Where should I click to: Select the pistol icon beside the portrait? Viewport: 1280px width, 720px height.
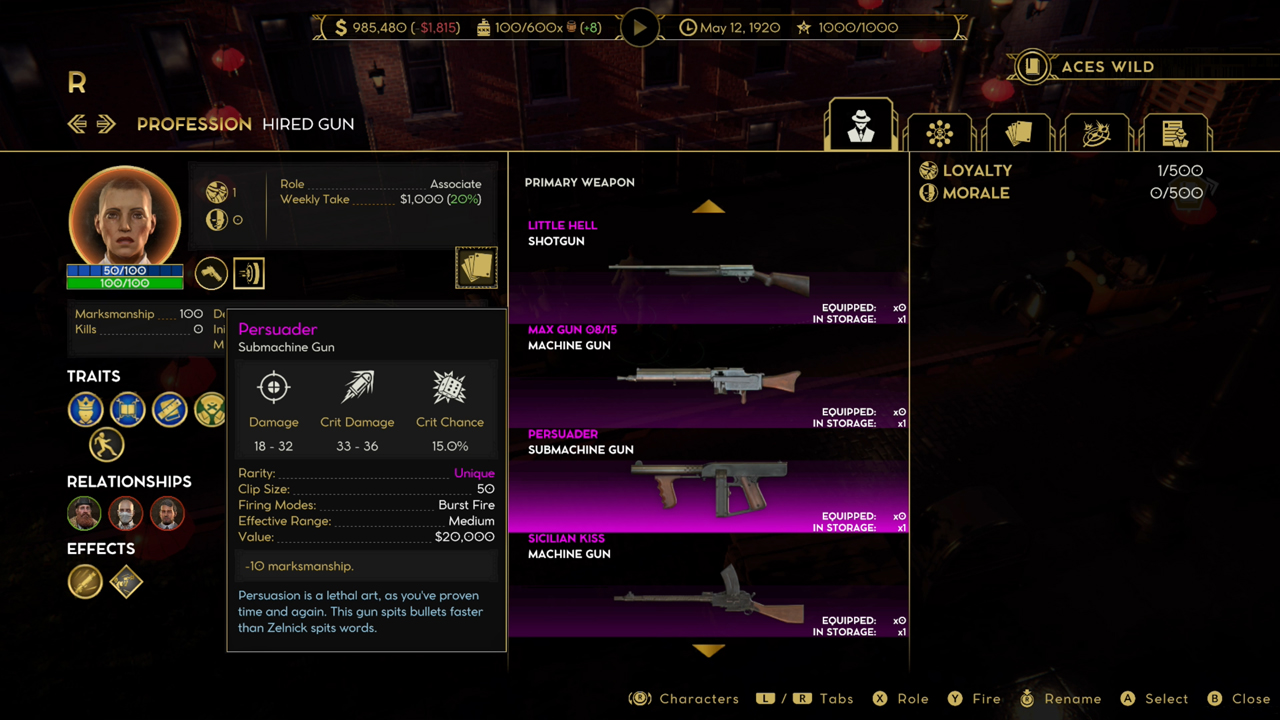click(x=210, y=273)
